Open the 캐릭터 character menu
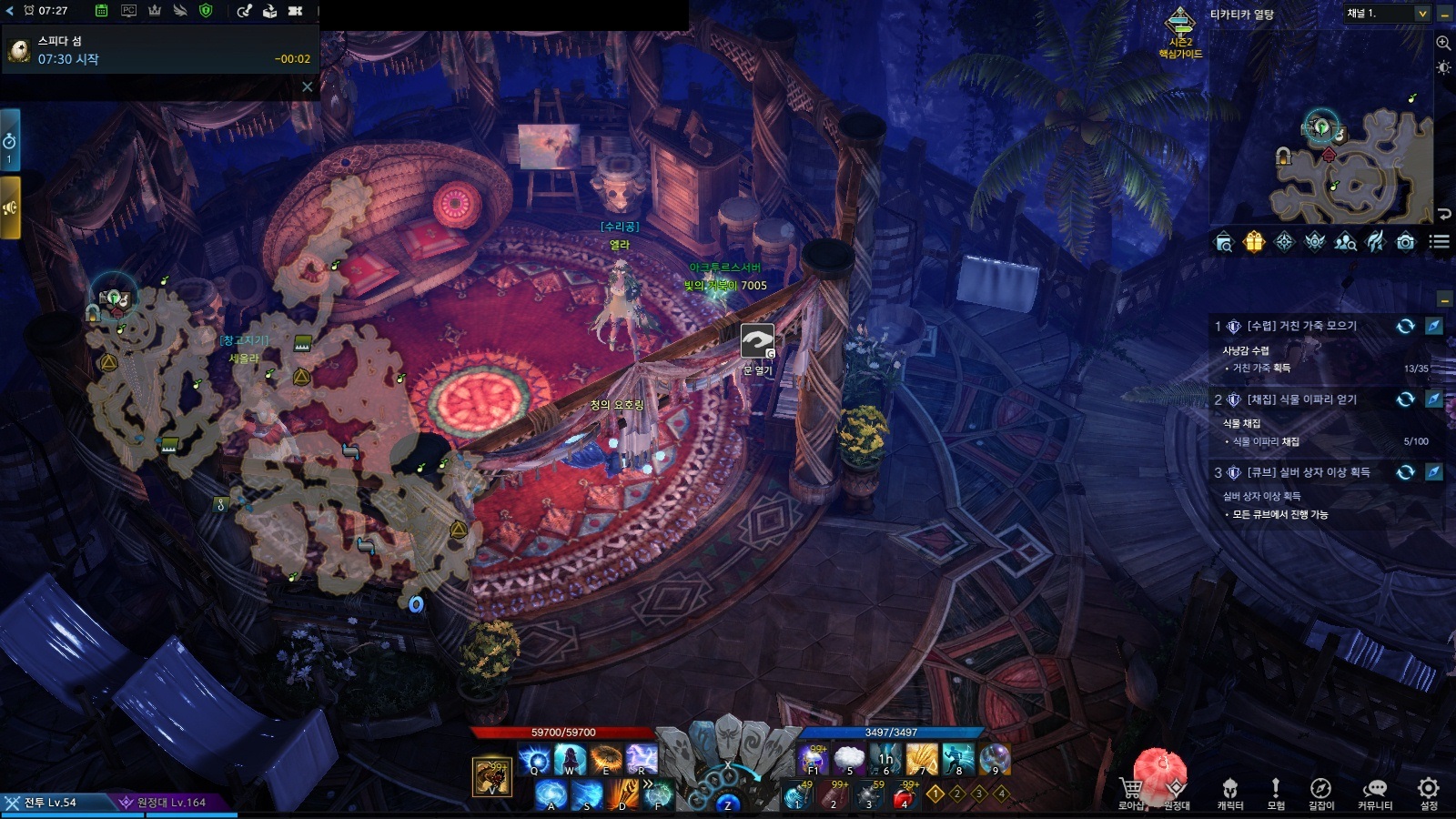Image resolution: width=1456 pixels, height=819 pixels. pyautogui.click(x=1229, y=790)
